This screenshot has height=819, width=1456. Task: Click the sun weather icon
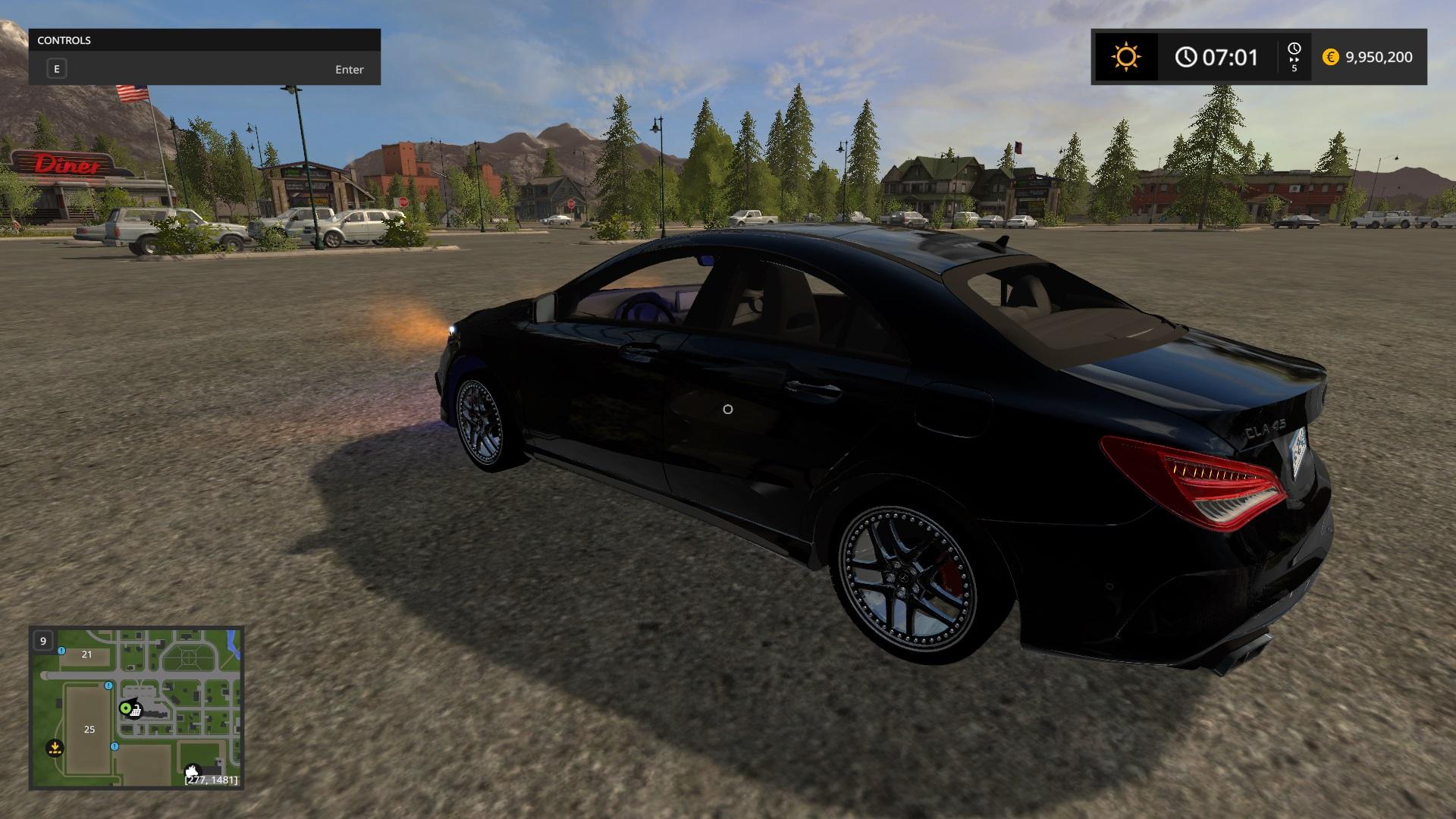1125,57
